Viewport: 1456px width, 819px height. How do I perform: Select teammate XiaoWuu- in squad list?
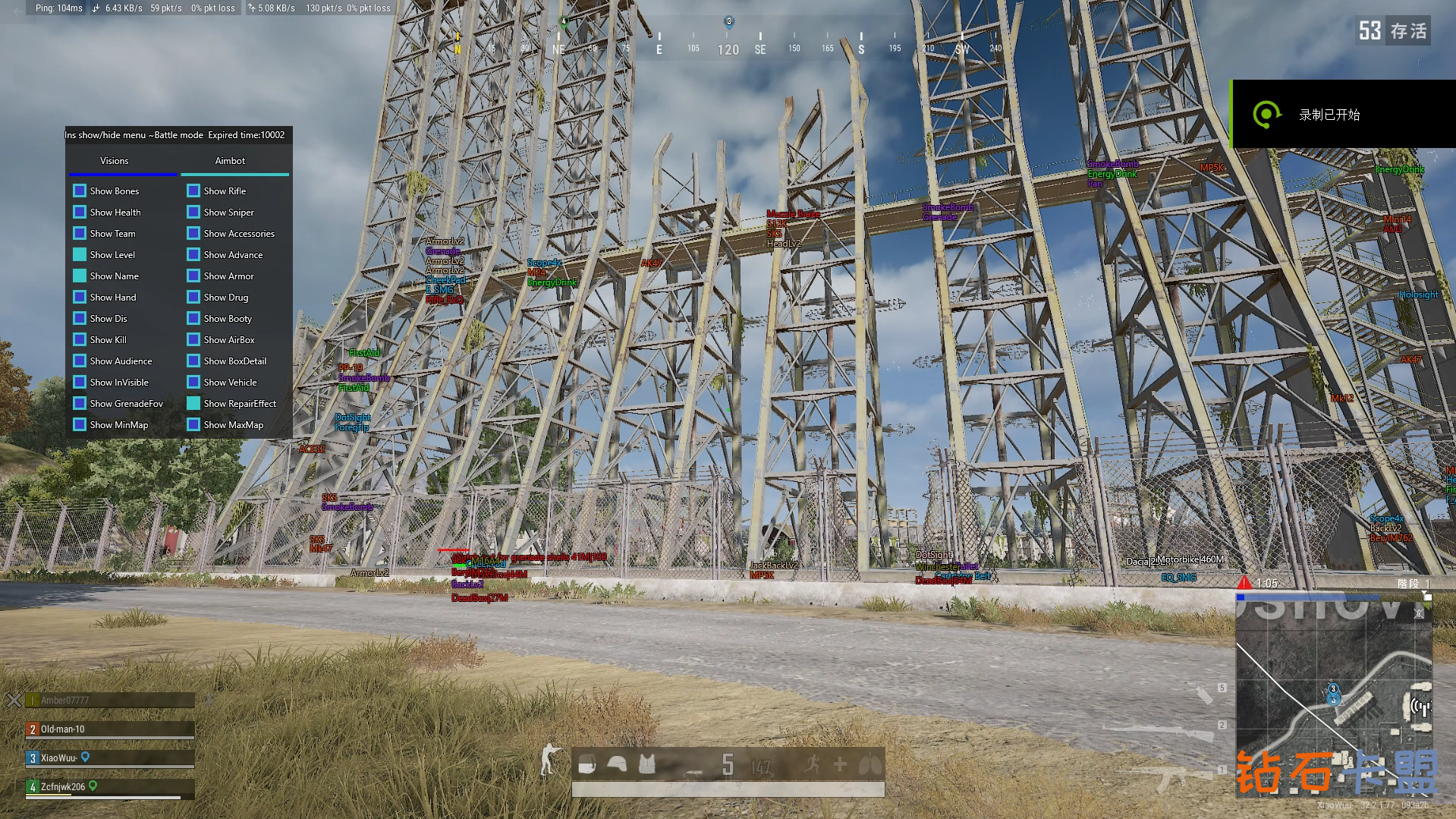coord(110,758)
